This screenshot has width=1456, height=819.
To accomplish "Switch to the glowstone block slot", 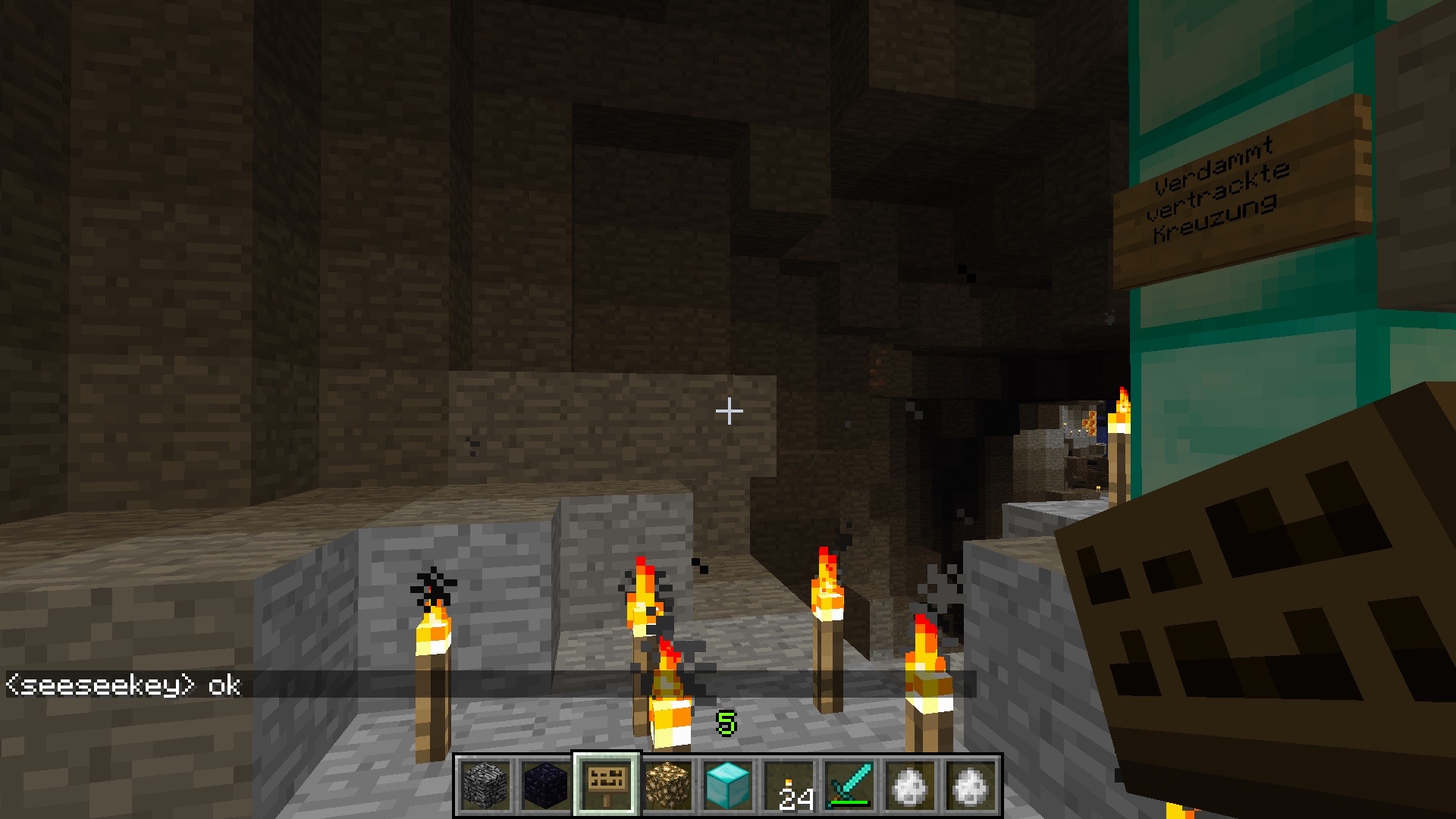I will point(667,786).
